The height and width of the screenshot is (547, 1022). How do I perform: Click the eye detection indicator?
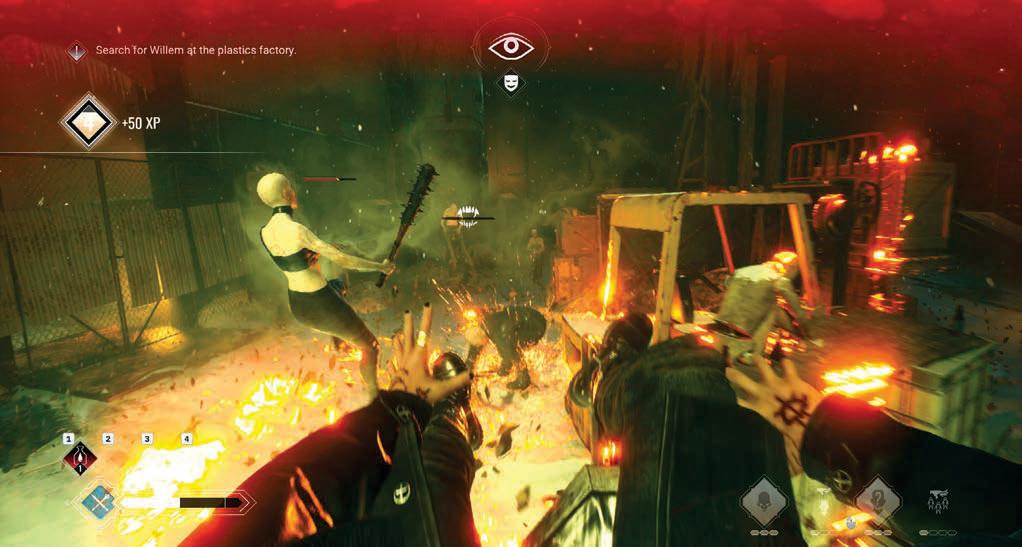(x=511, y=46)
